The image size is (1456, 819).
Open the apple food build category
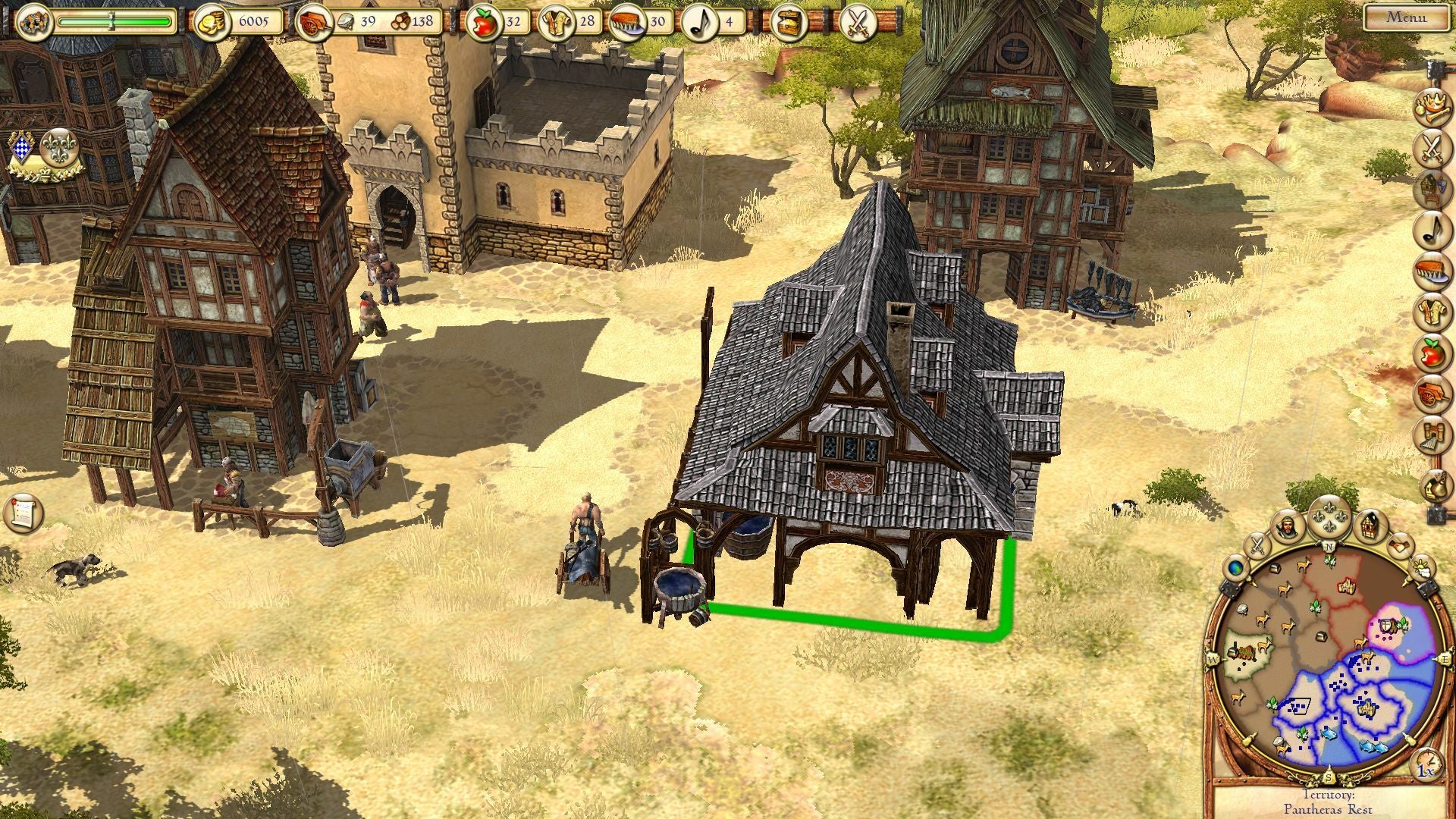point(1431,353)
